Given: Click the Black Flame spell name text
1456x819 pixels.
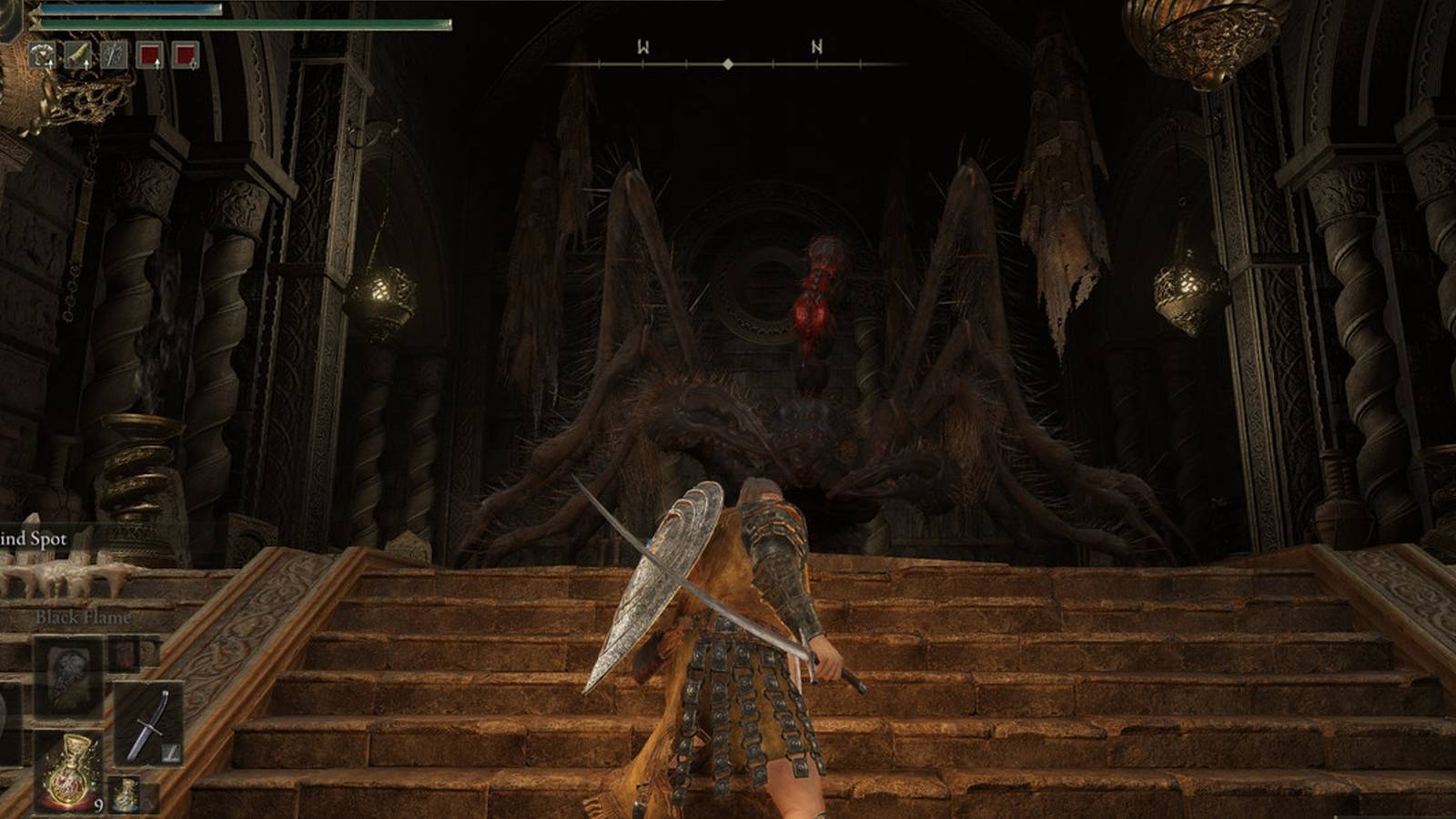Looking at the screenshot, I should point(84,616).
